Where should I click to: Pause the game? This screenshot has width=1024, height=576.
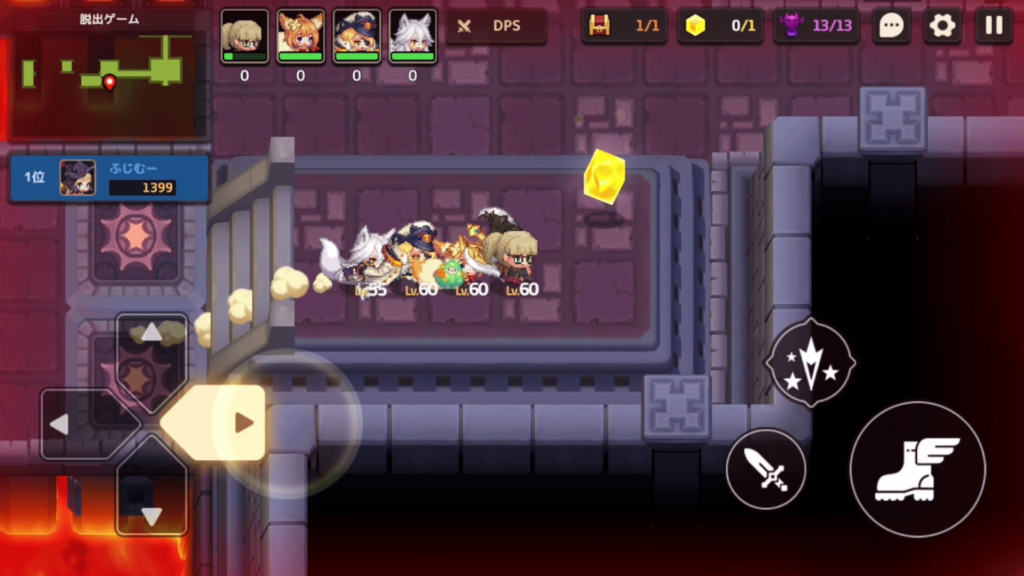pos(993,26)
